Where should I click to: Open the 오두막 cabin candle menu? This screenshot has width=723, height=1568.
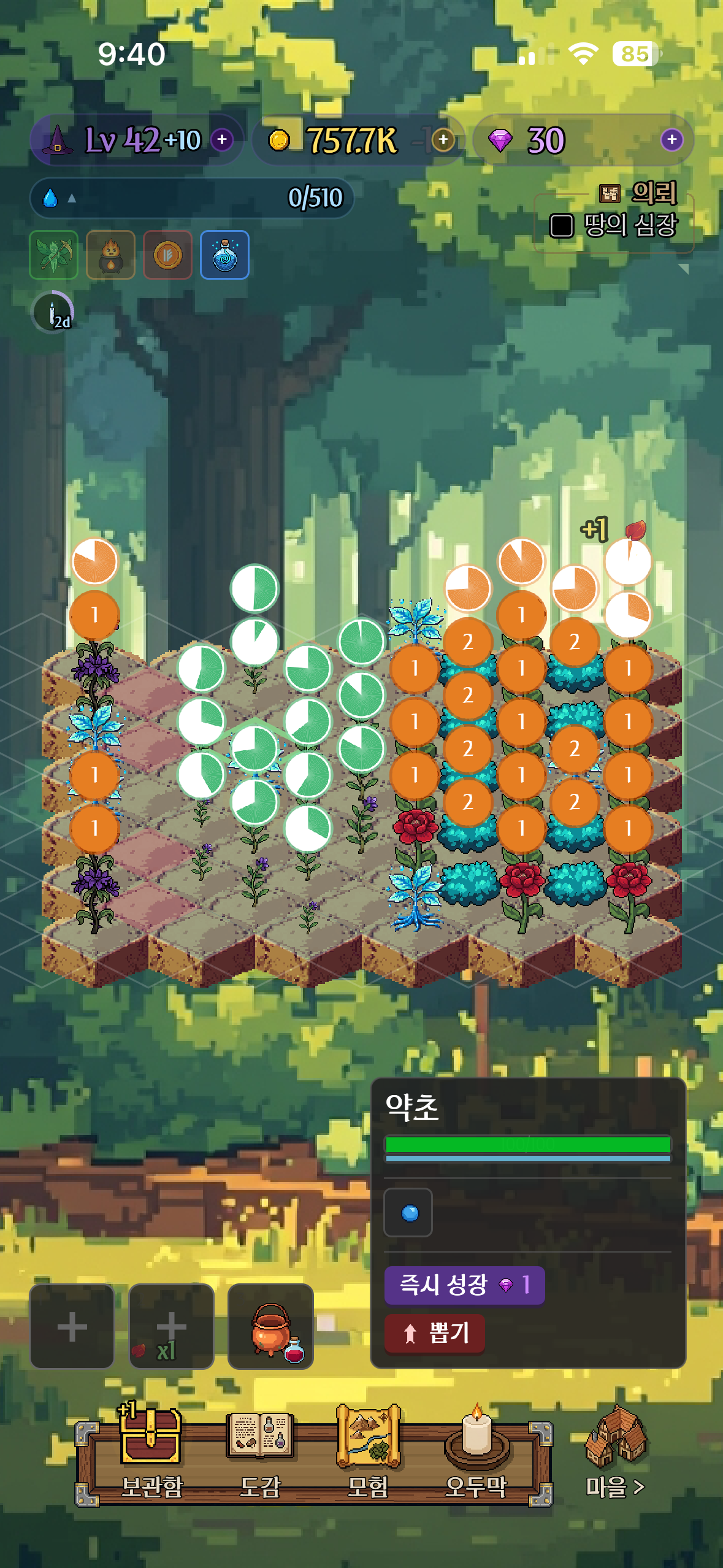pos(476,1448)
